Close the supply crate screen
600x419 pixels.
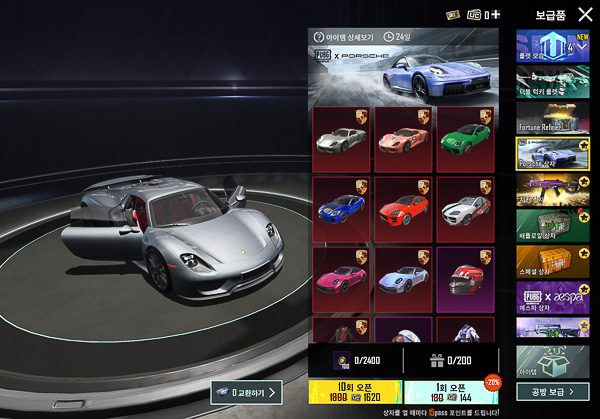tap(585, 15)
